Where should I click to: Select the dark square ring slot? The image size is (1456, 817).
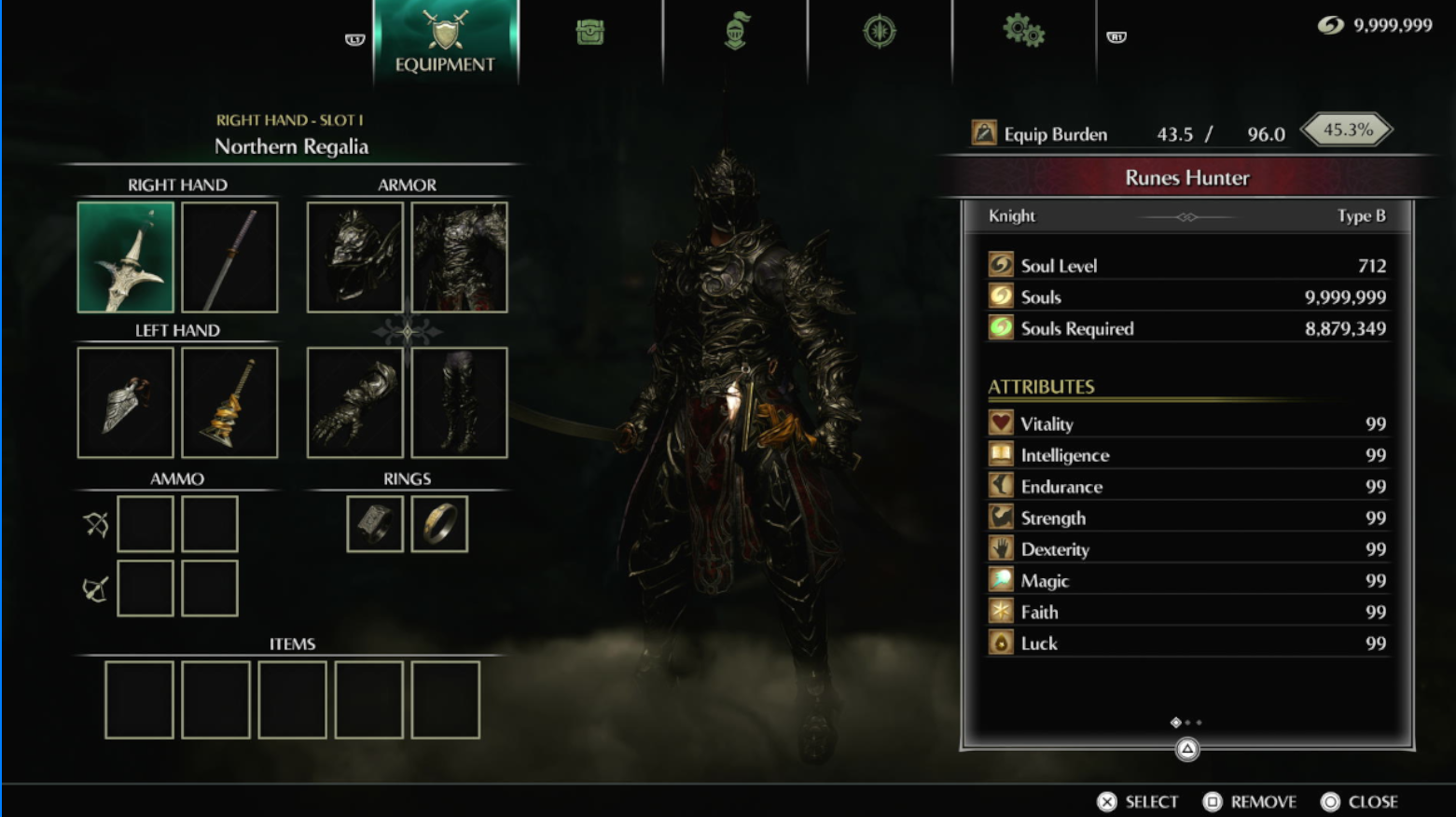[x=375, y=523]
